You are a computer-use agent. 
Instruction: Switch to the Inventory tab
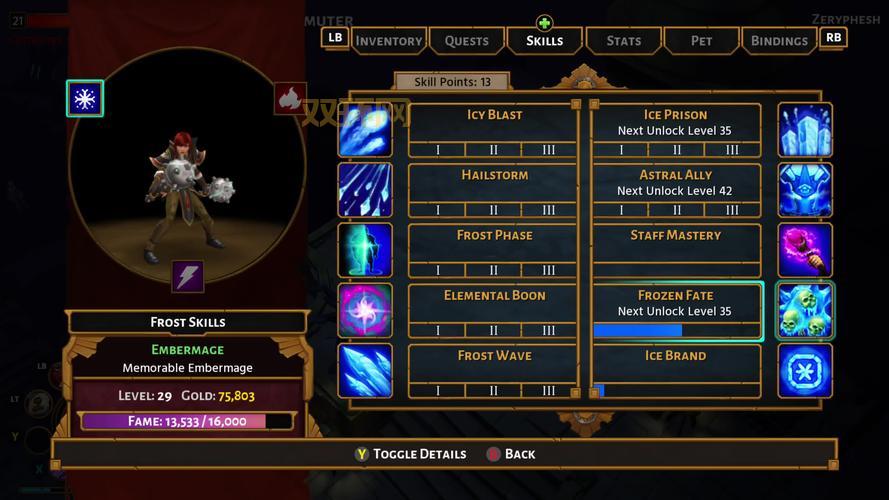point(388,41)
